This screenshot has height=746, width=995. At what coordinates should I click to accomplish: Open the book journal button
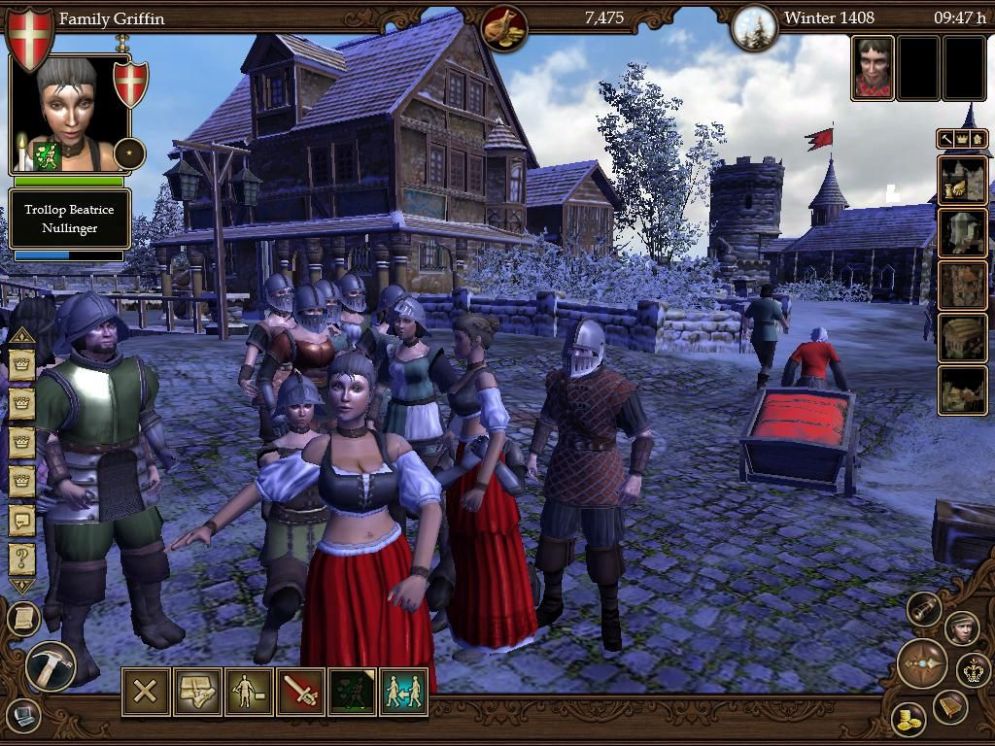click(x=951, y=706)
